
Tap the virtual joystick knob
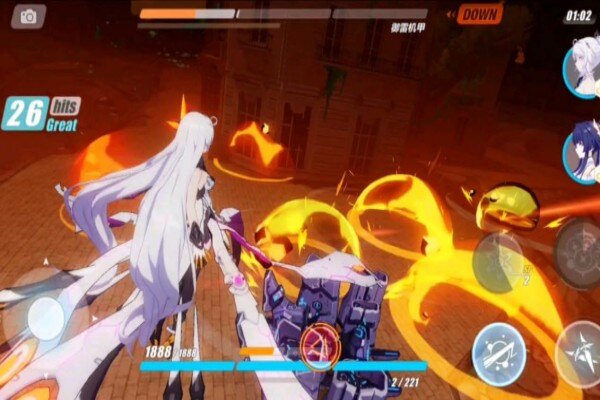[x=46, y=318]
